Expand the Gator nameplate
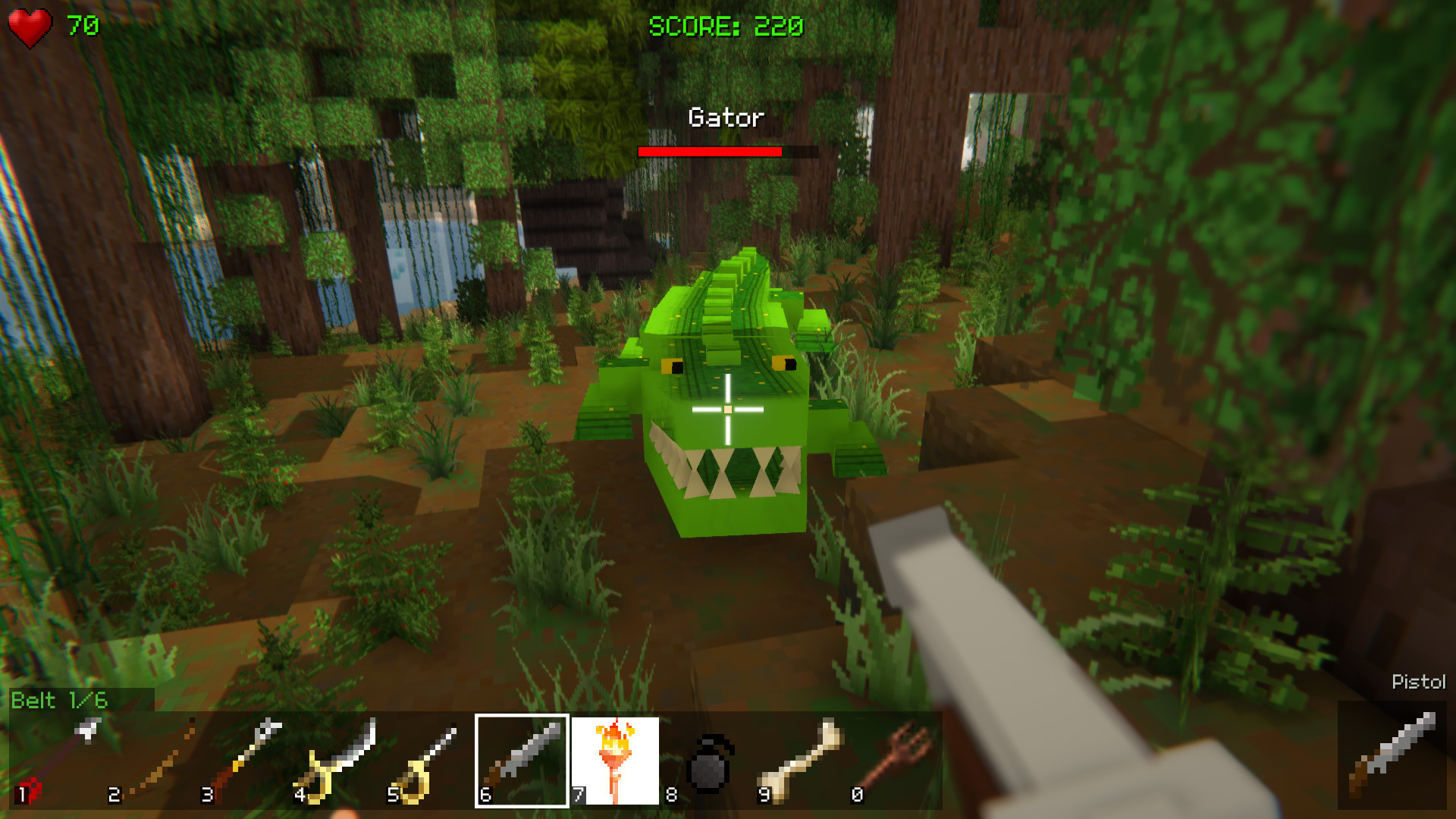Image resolution: width=1456 pixels, height=819 pixels. [x=725, y=117]
